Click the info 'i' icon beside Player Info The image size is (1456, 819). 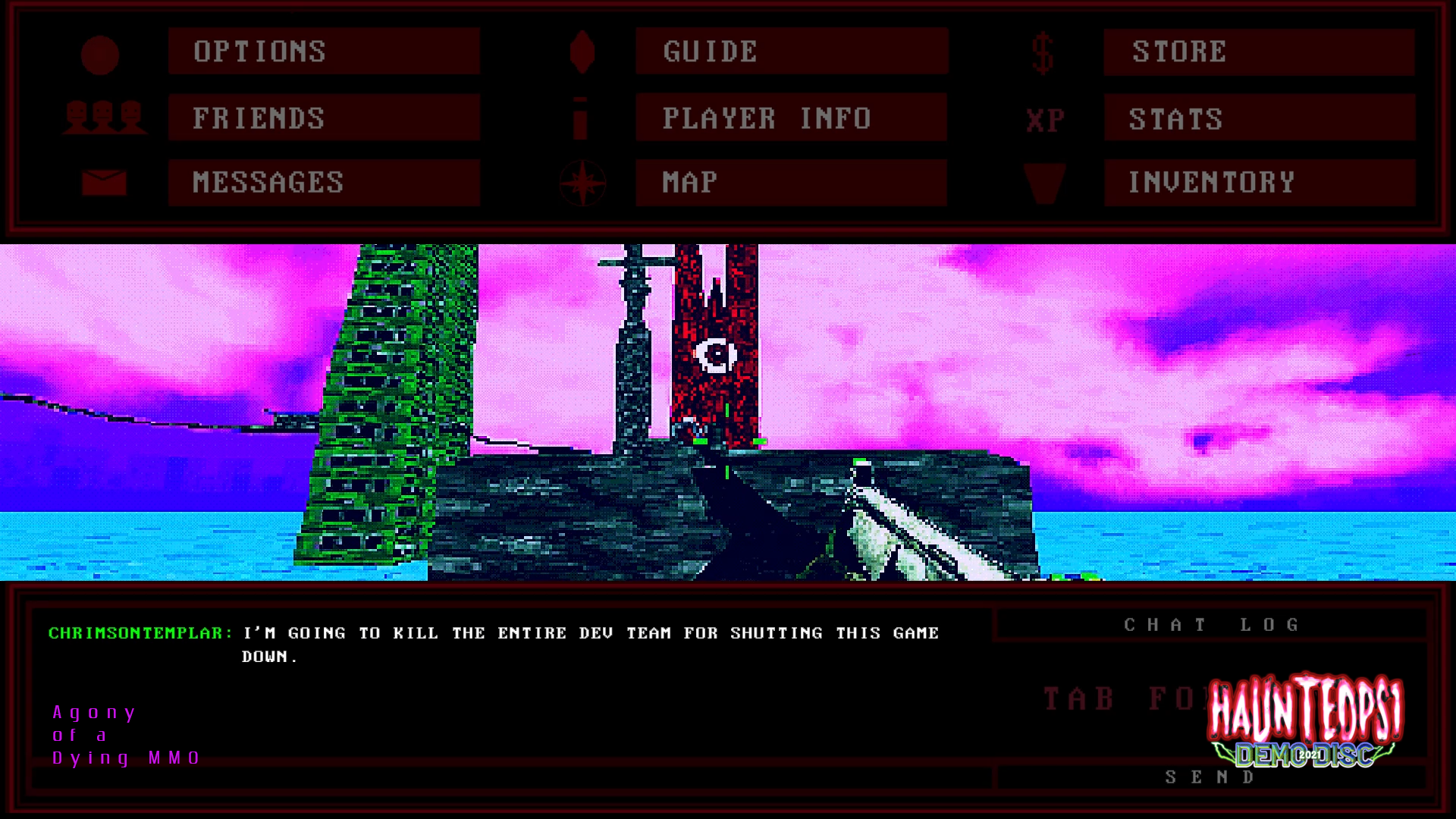point(582,118)
